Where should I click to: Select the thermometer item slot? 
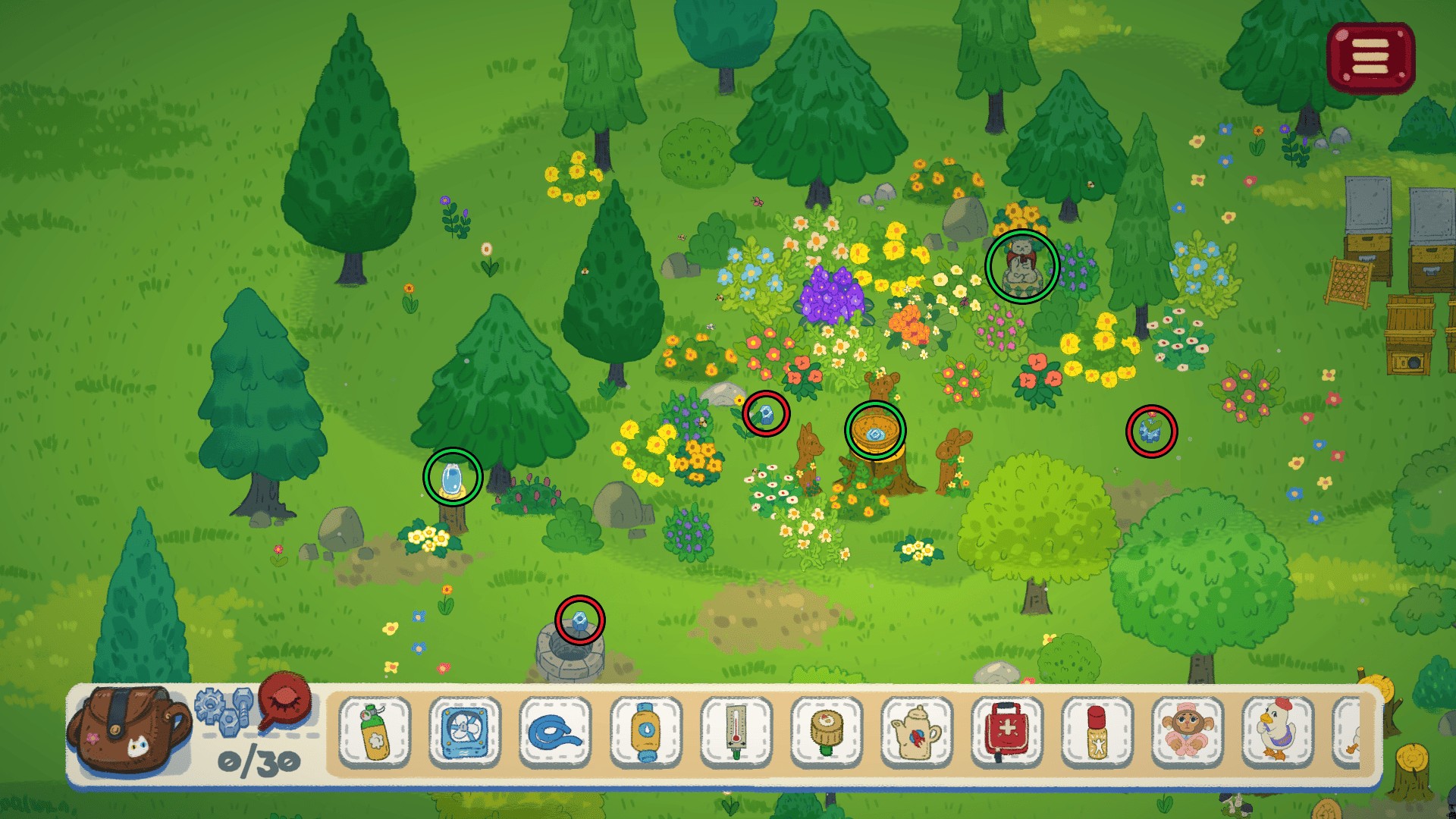(x=736, y=733)
